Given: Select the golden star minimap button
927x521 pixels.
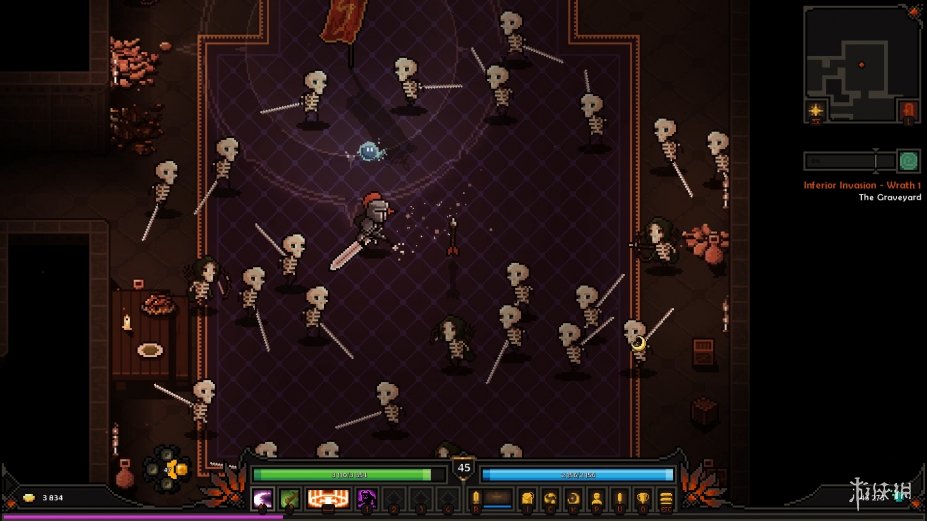Looking at the screenshot, I should point(816,110).
